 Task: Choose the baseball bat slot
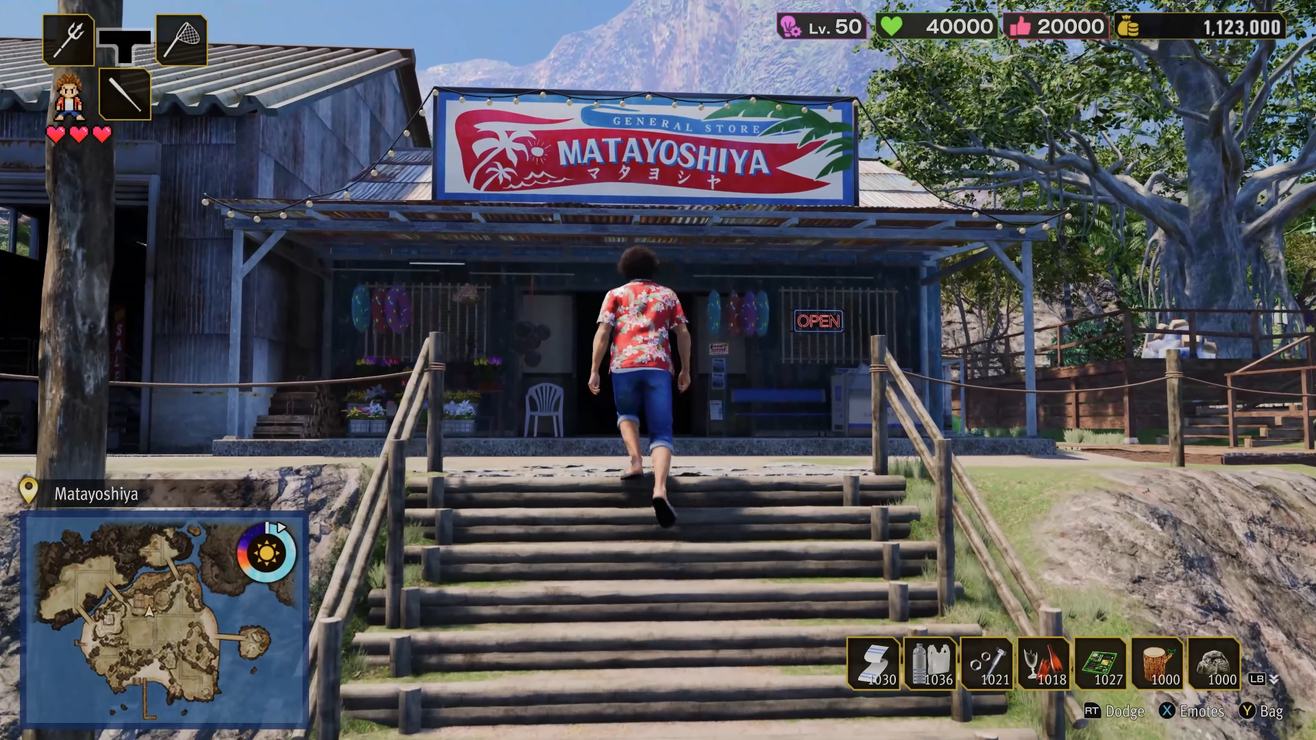[x=125, y=94]
